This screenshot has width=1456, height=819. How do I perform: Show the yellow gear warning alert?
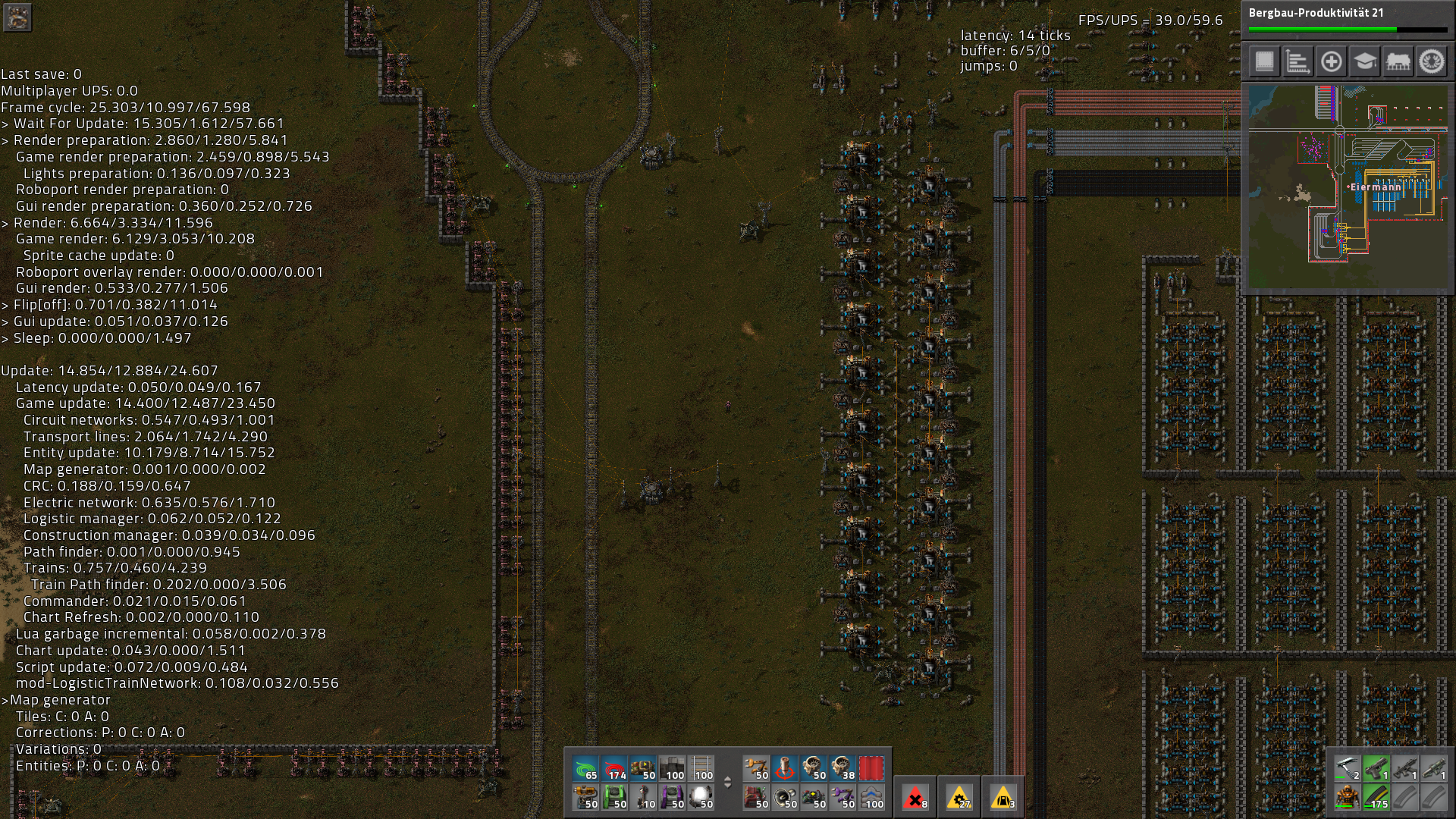click(959, 797)
